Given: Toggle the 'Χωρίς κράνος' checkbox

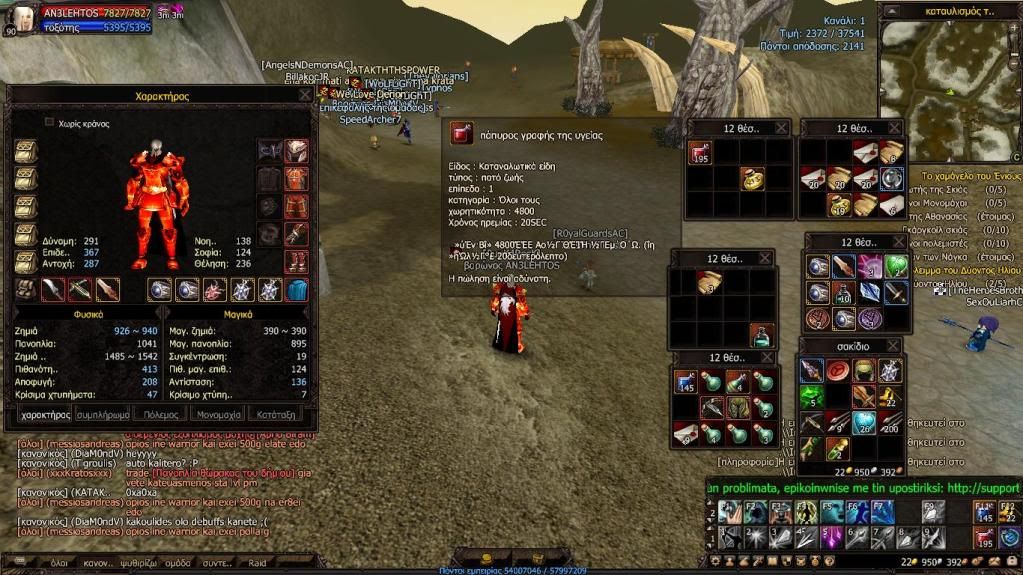Looking at the screenshot, I should point(49,122).
